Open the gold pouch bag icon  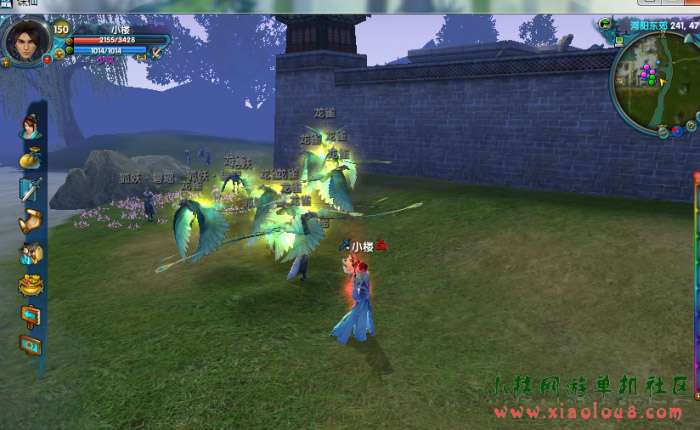coord(30,158)
